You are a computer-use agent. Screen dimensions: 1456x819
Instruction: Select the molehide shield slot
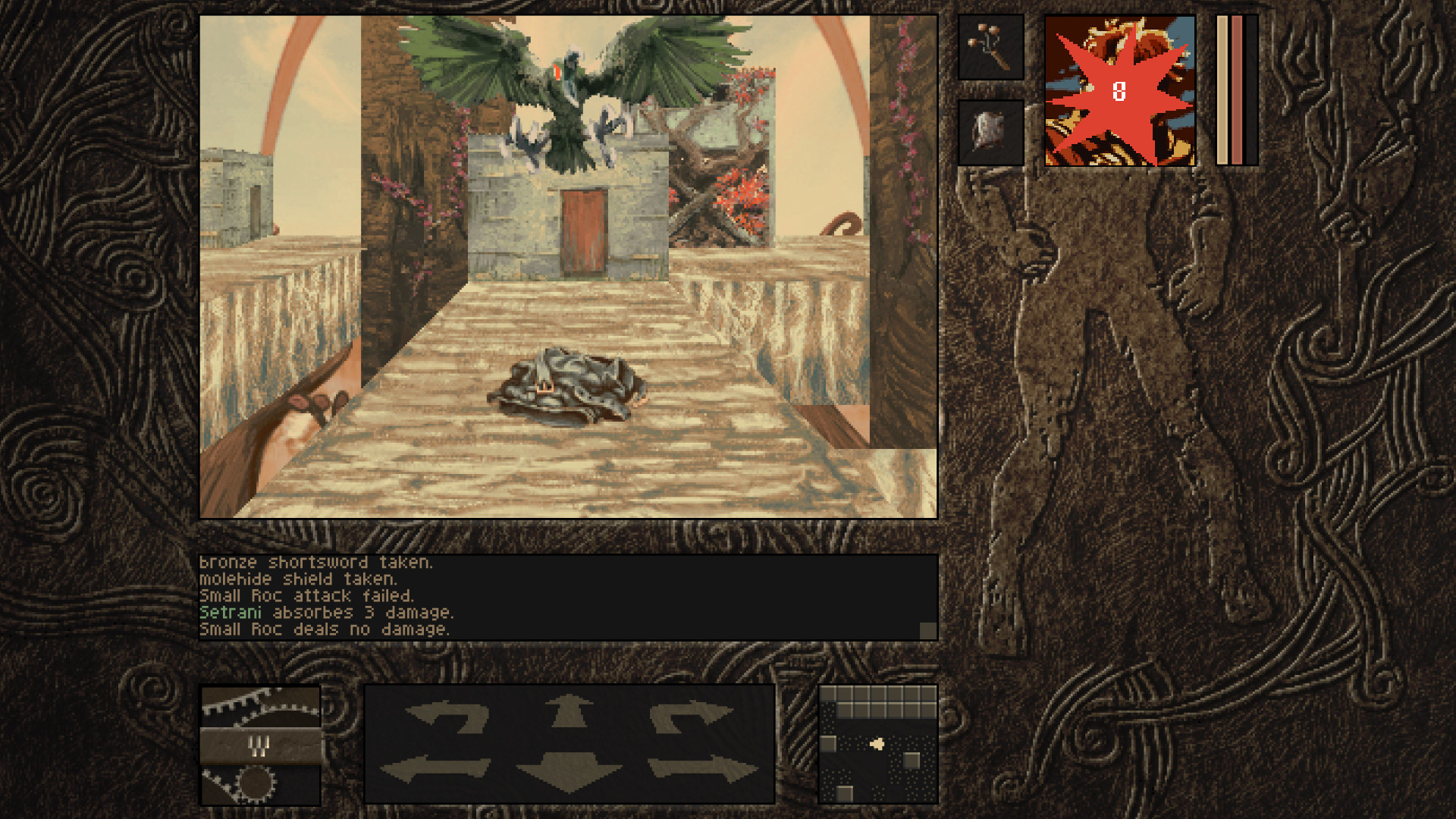(x=988, y=130)
